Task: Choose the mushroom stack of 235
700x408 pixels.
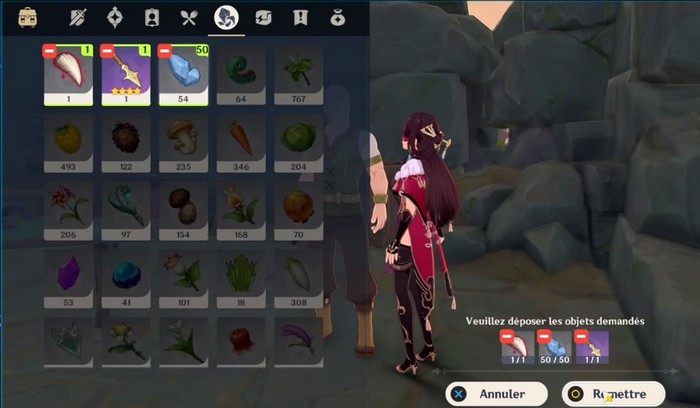Action: [184, 140]
